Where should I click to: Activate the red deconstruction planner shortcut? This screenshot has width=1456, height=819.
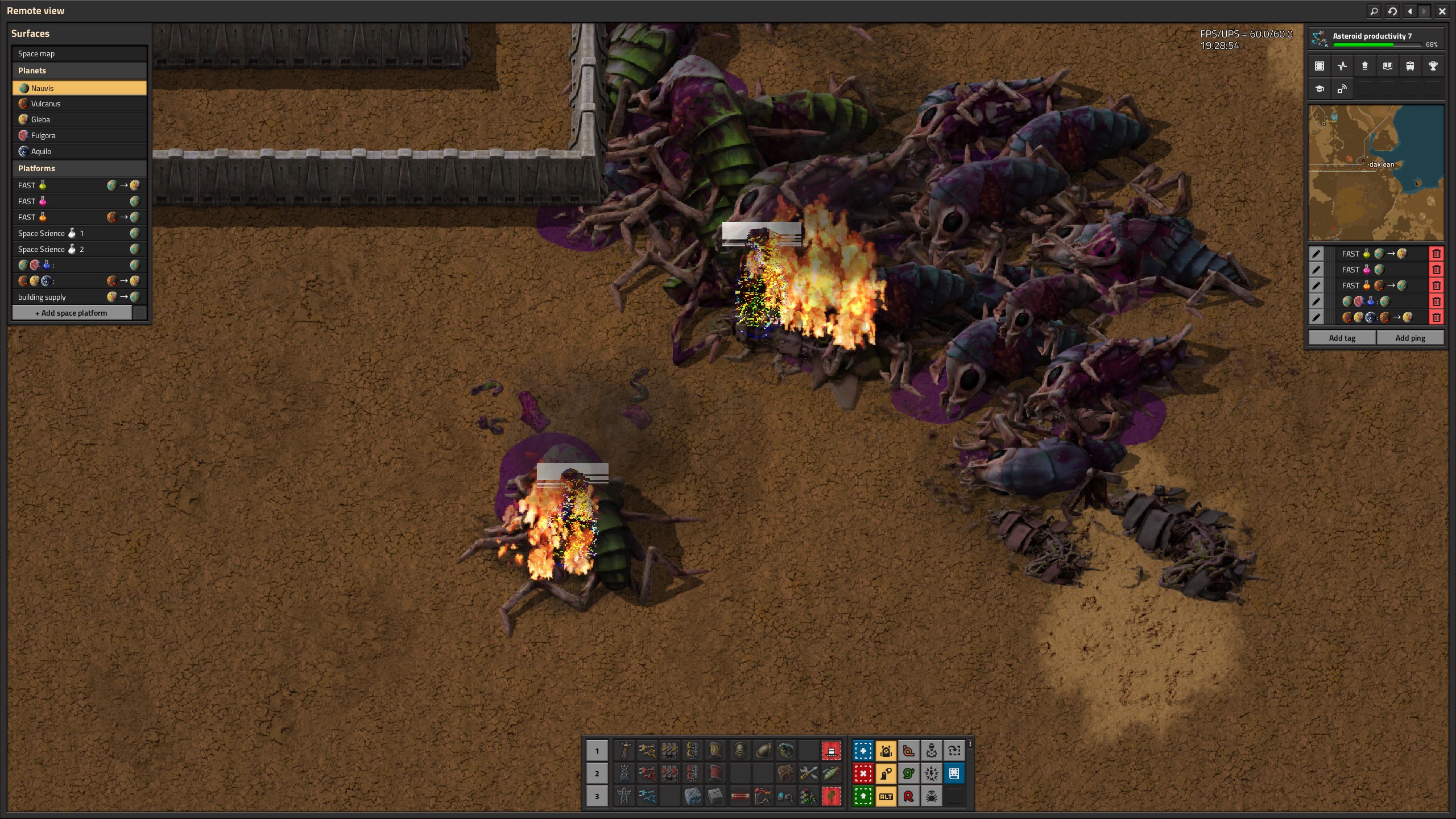coord(863,773)
